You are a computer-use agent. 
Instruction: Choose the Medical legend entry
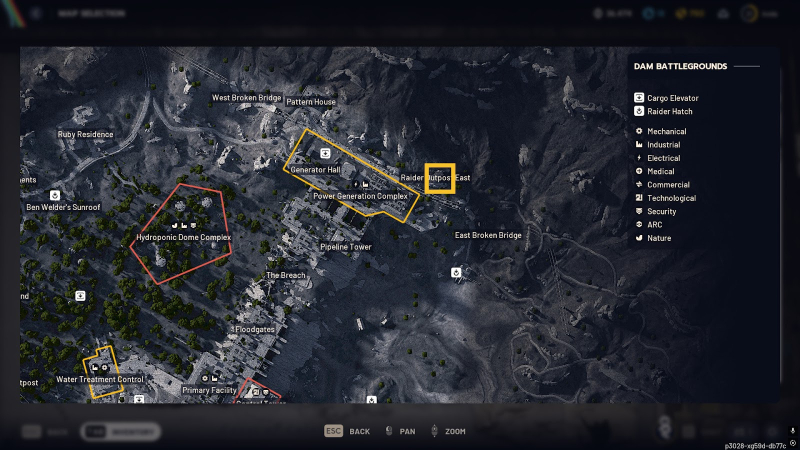660,171
